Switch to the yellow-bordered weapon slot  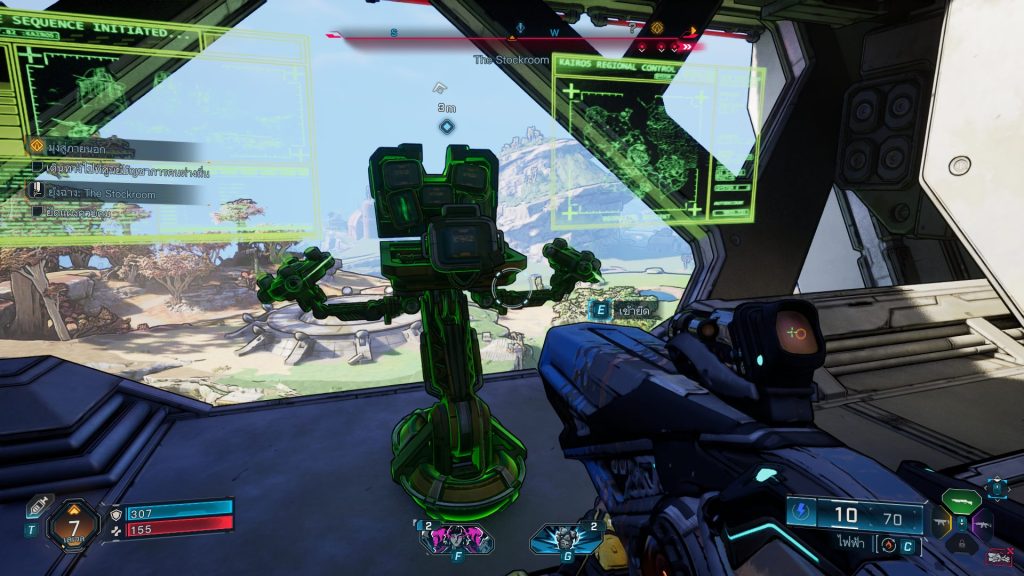pos(942,522)
